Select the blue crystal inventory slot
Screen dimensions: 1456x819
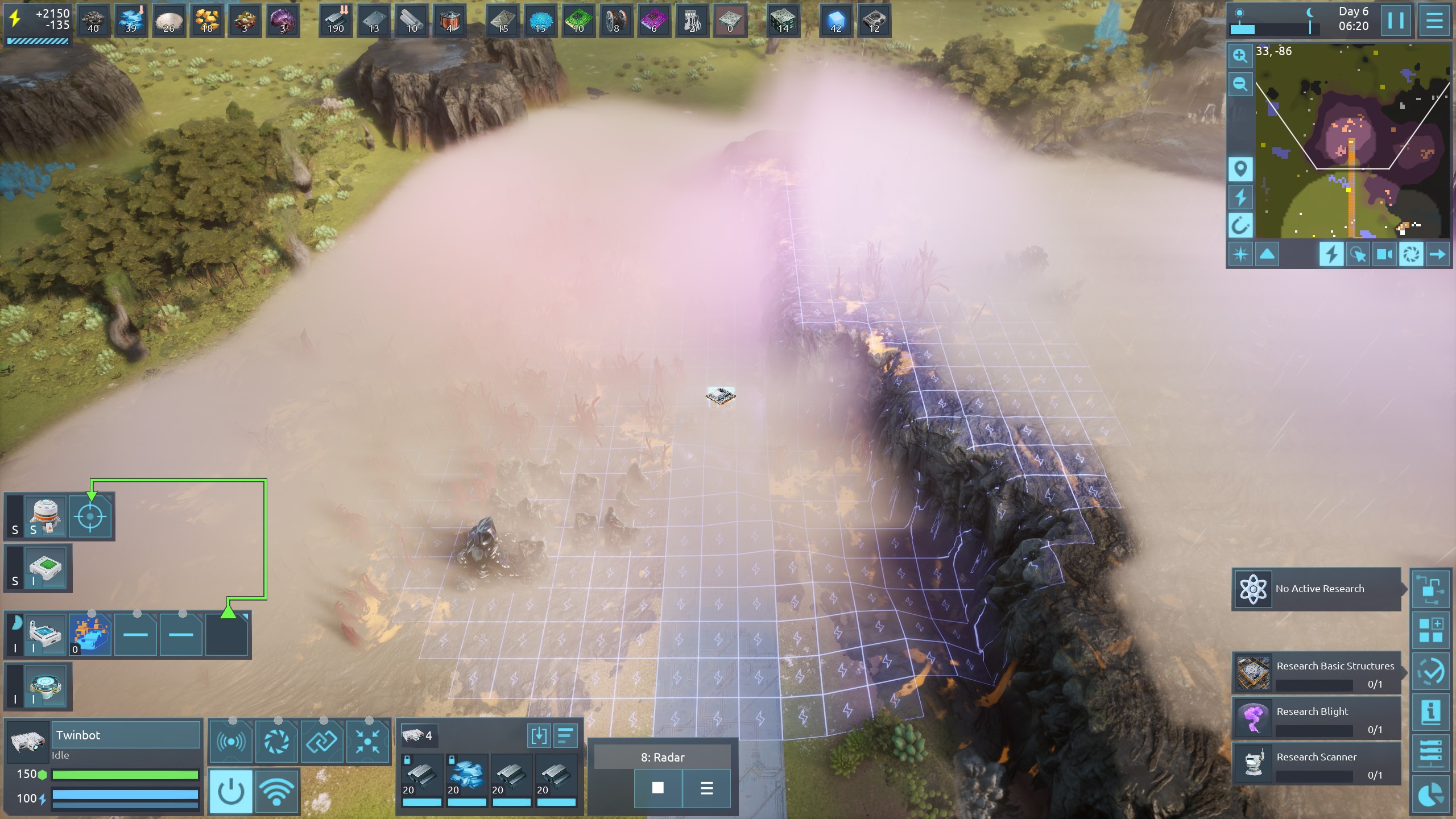(x=466, y=776)
